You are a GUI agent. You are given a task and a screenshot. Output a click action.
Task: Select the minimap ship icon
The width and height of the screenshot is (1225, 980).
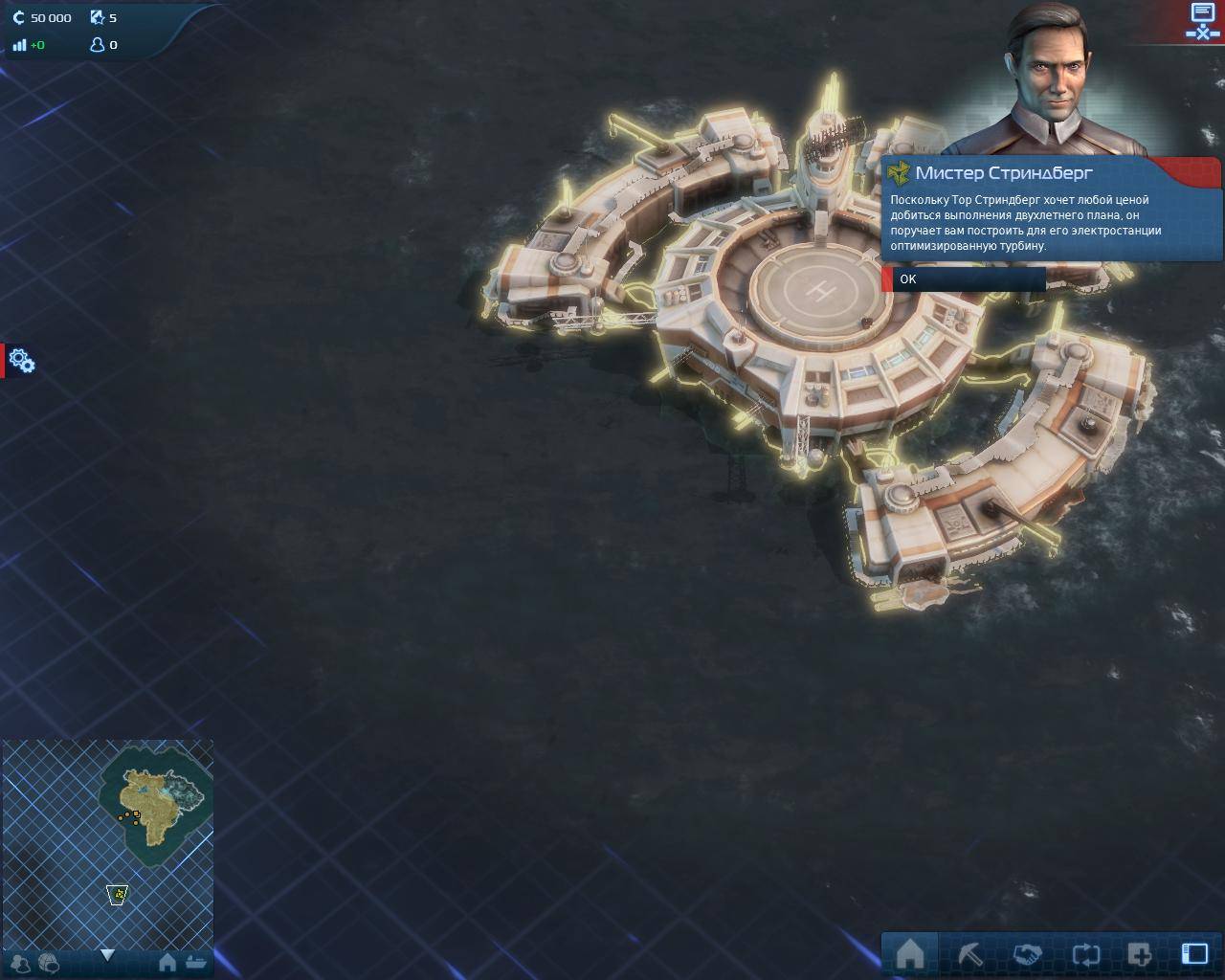point(197,963)
